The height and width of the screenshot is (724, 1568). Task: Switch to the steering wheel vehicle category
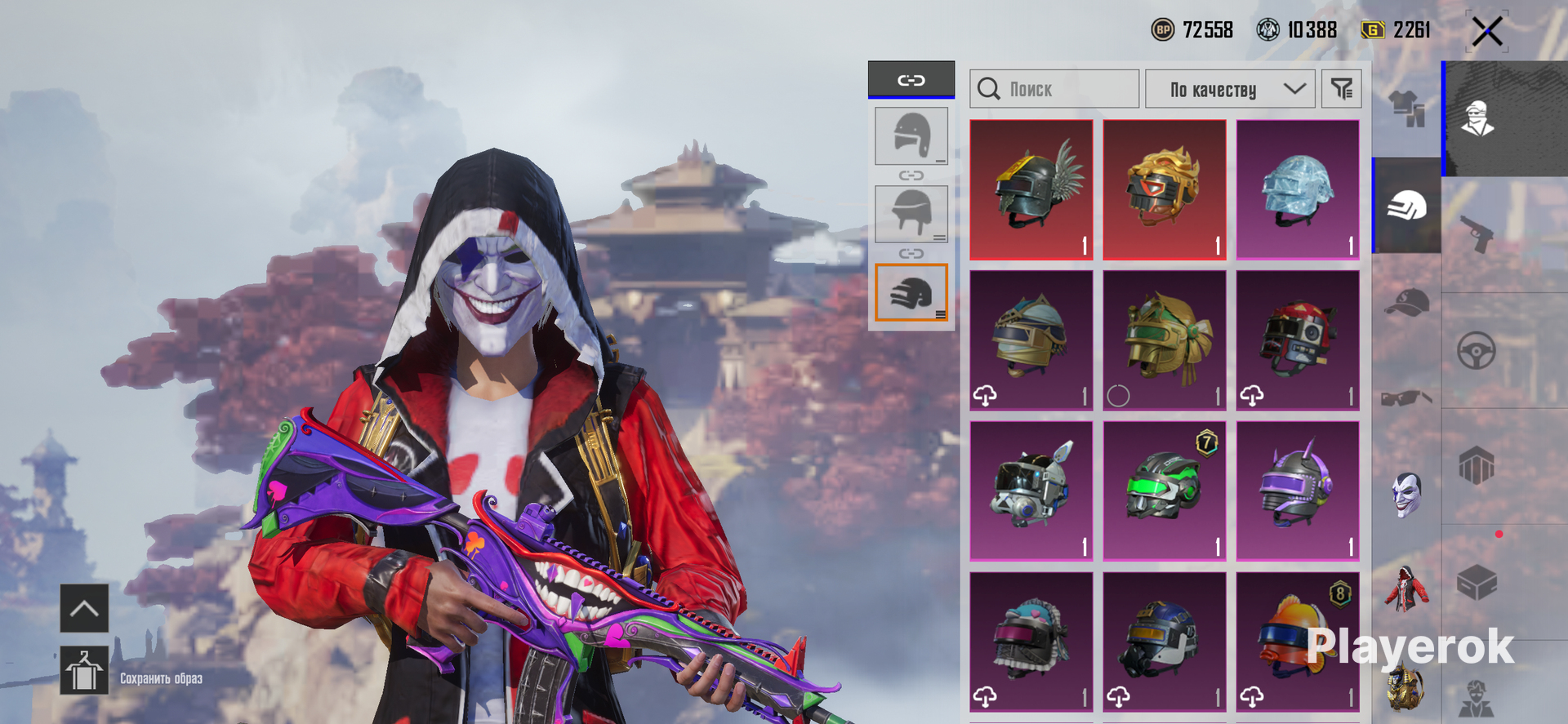coord(1477,351)
